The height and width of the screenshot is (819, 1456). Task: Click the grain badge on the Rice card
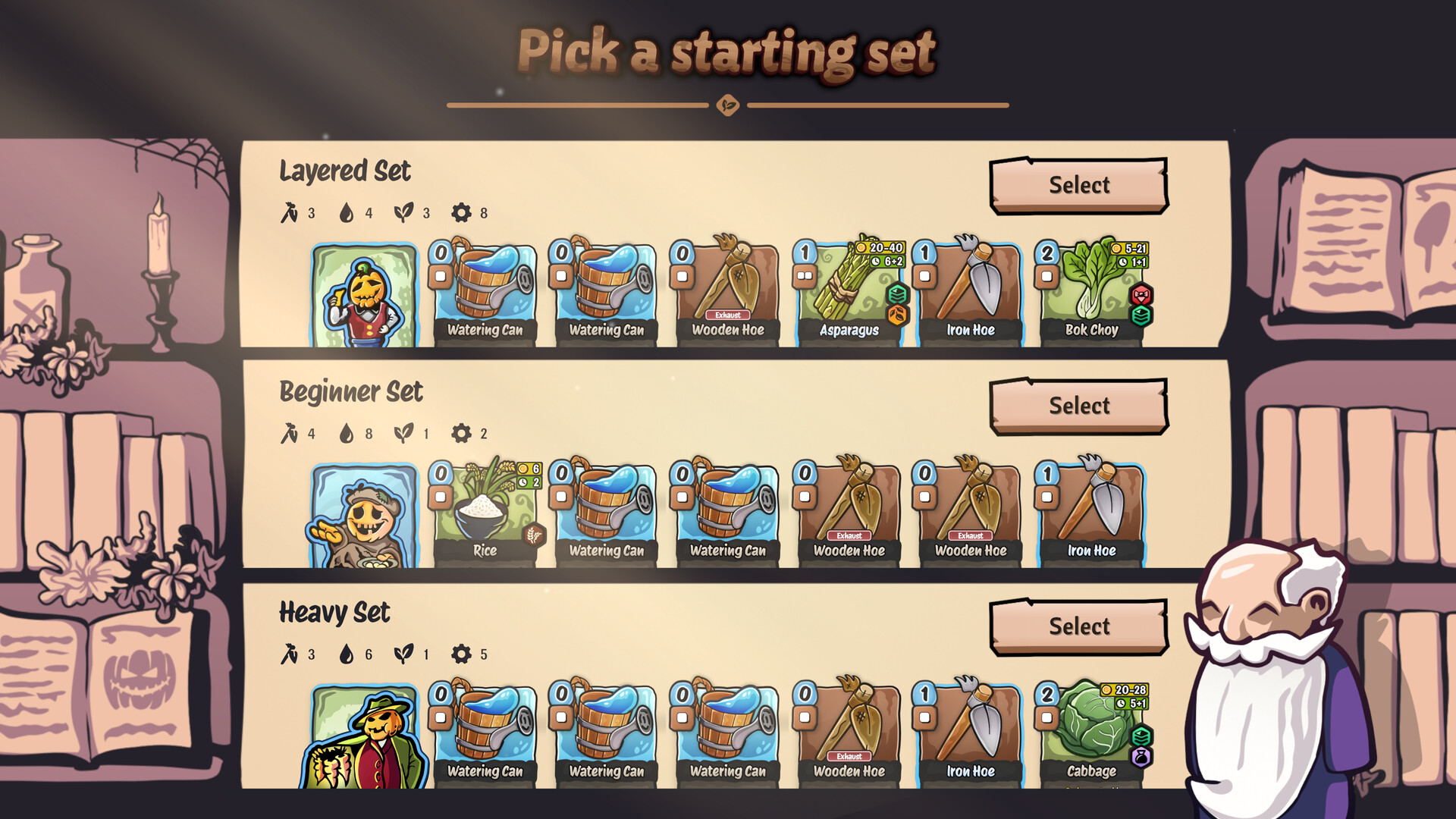point(534,535)
